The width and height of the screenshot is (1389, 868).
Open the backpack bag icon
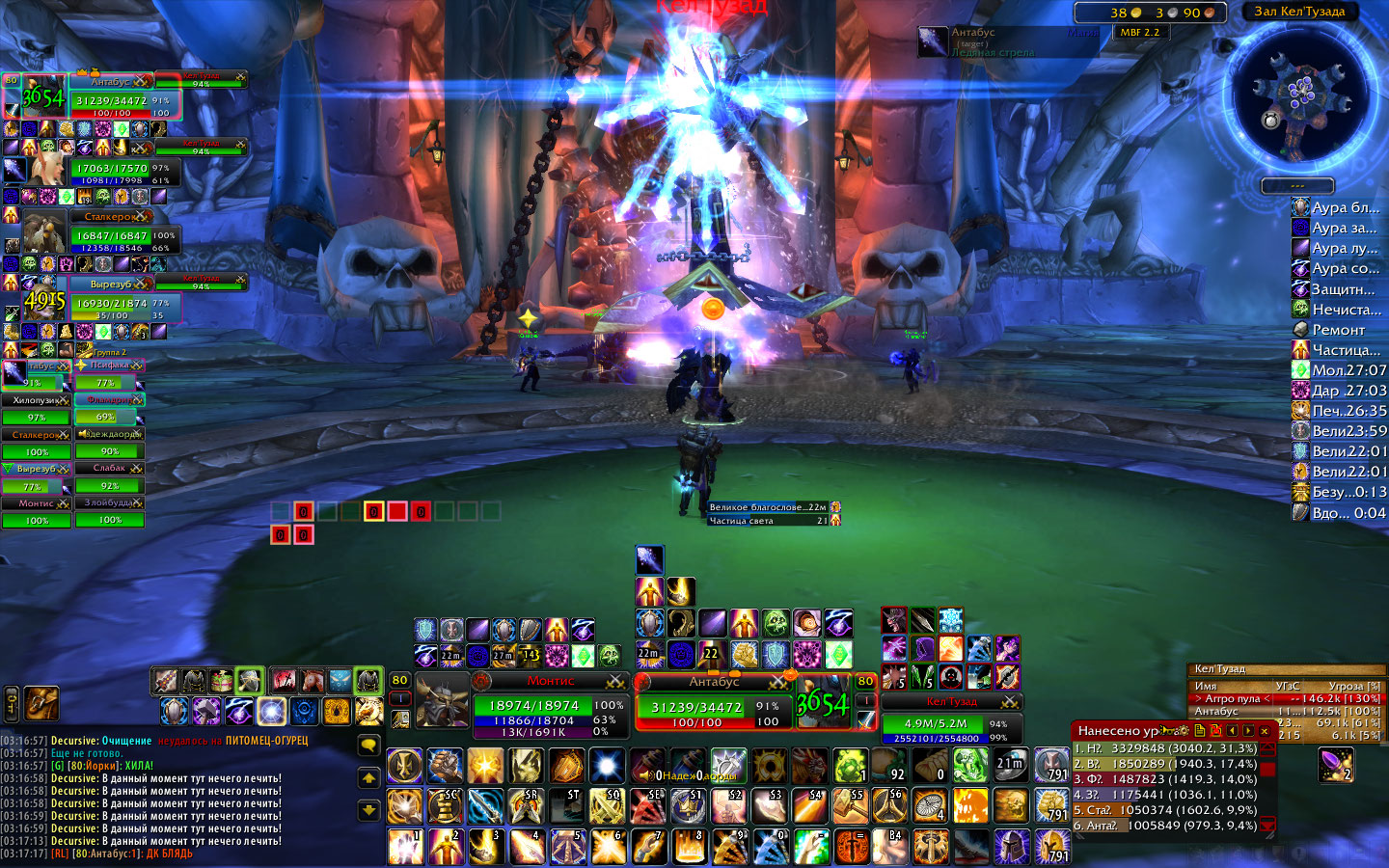[x=41, y=703]
